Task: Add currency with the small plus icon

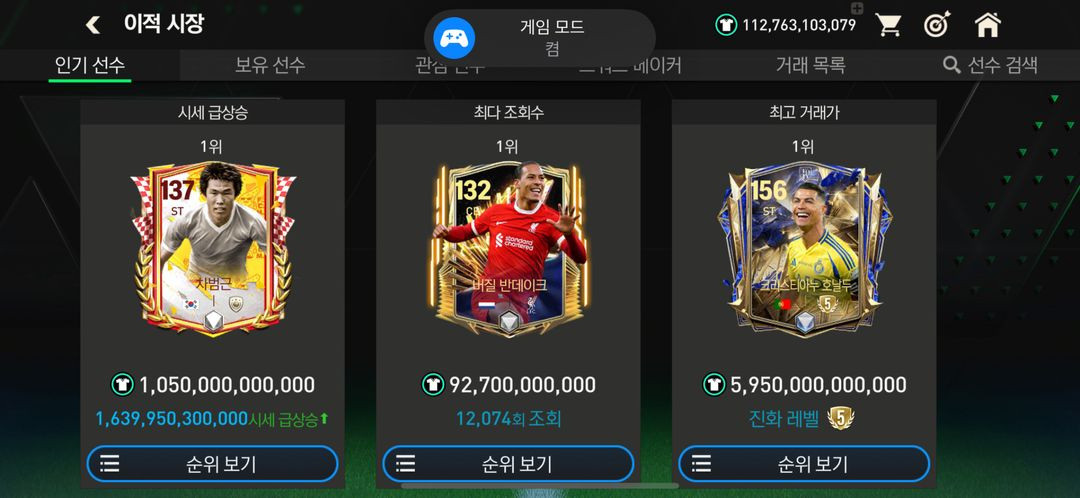Action: click(x=856, y=9)
